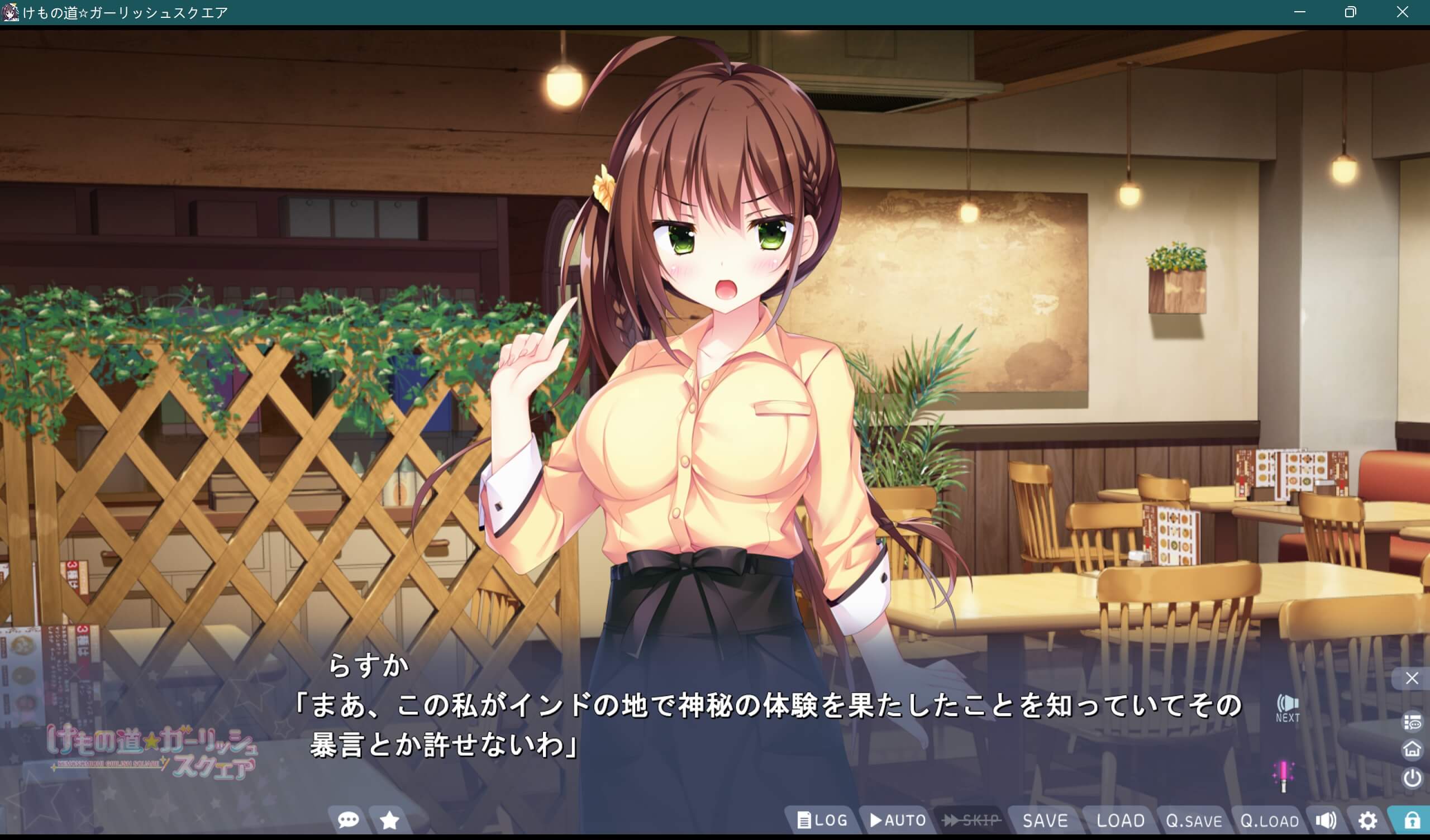Play the NEXT voice speaker icon
This screenshot has width=1430, height=840.
pos(1288,707)
